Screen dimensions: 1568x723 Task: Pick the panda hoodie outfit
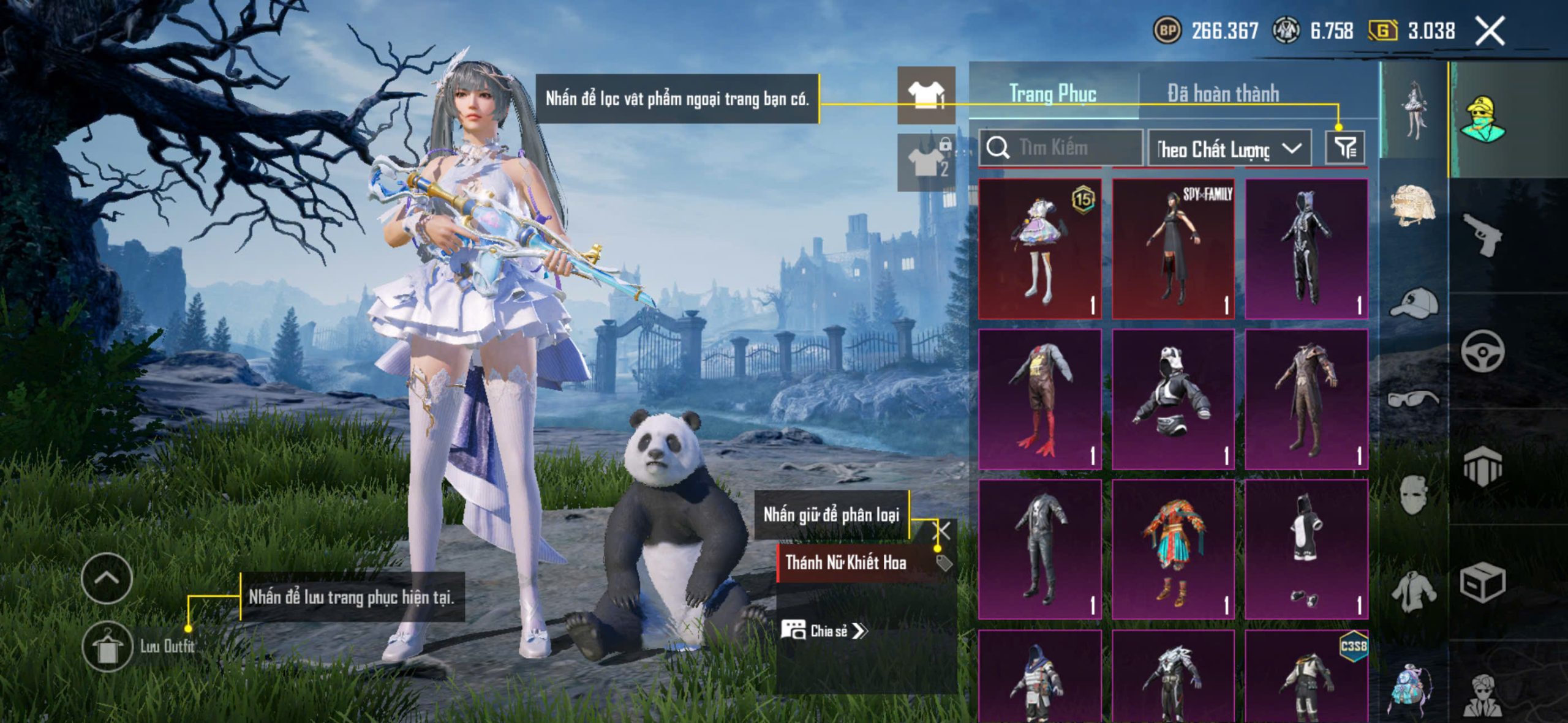pos(1173,399)
